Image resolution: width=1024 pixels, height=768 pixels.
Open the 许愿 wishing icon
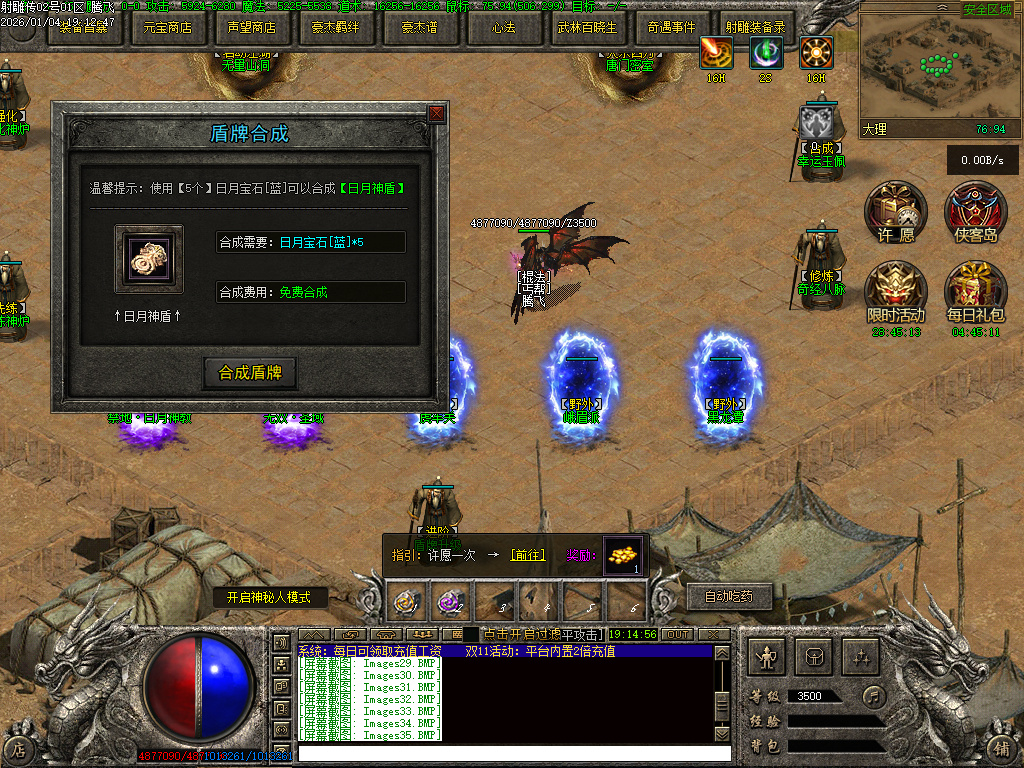896,210
